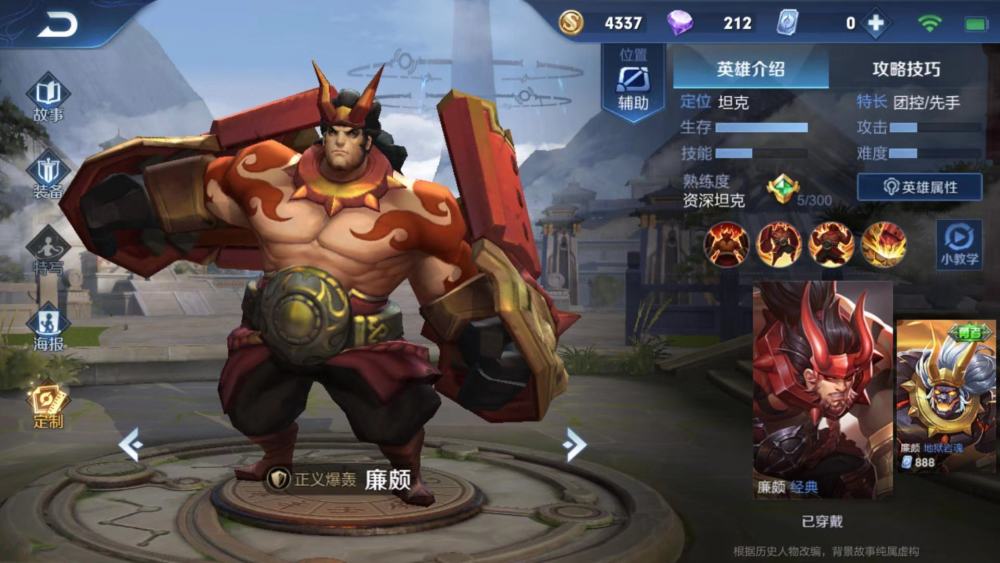Open the 定制 customization page
The width and height of the screenshot is (1000, 563).
pyautogui.click(x=48, y=405)
